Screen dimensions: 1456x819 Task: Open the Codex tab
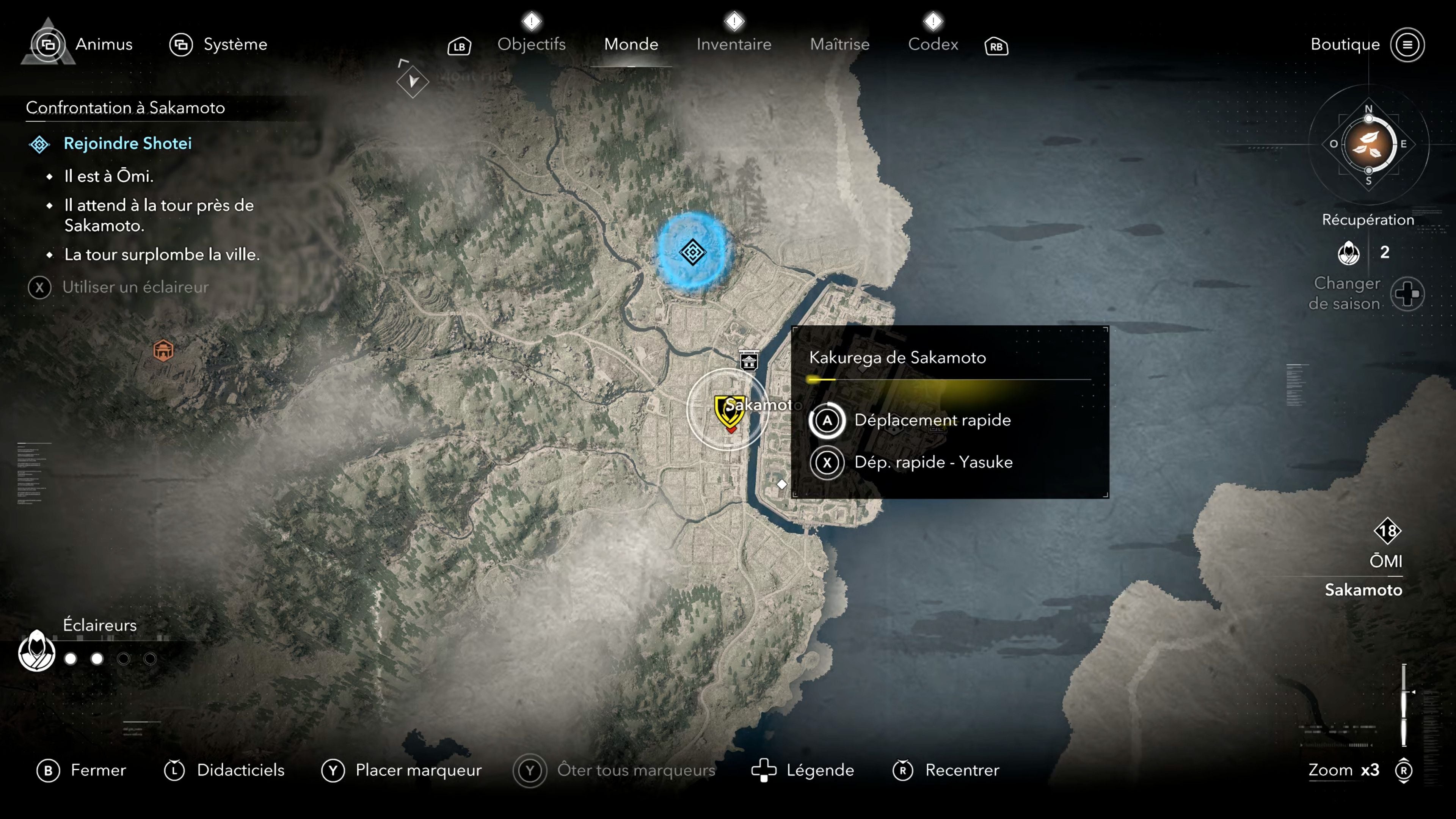pyautogui.click(x=933, y=44)
